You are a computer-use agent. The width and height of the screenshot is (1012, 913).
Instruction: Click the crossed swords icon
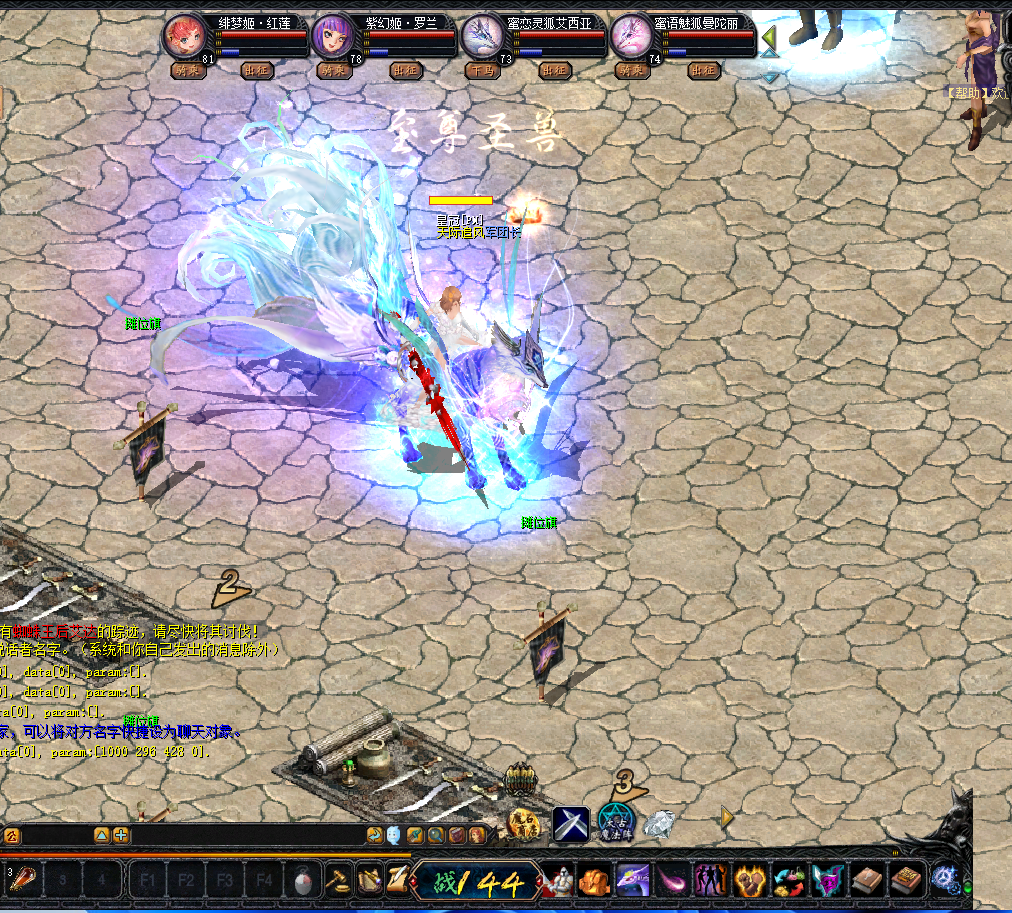click(571, 824)
